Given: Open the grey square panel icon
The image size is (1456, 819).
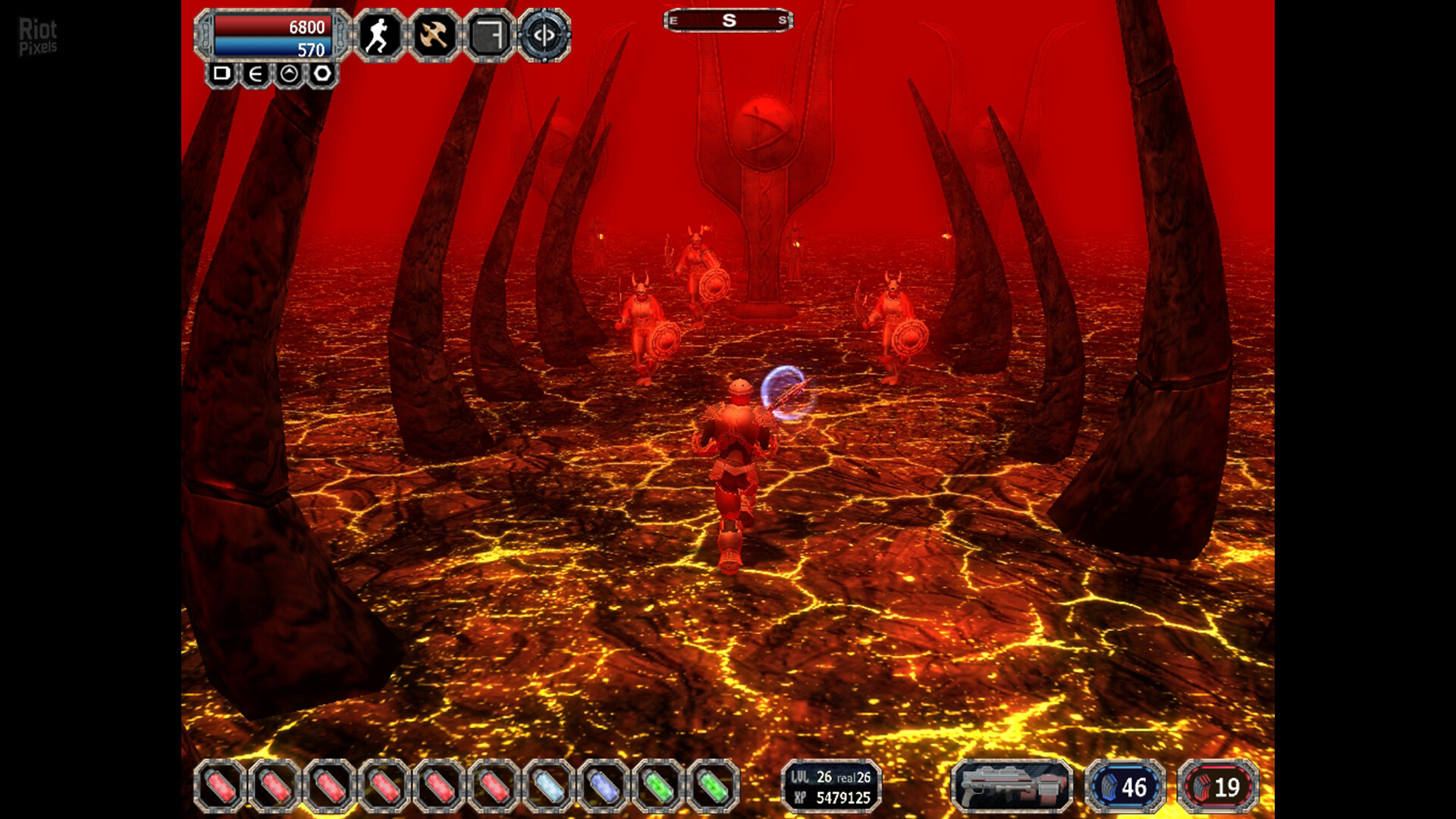Looking at the screenshot, I should click(489, 35).
